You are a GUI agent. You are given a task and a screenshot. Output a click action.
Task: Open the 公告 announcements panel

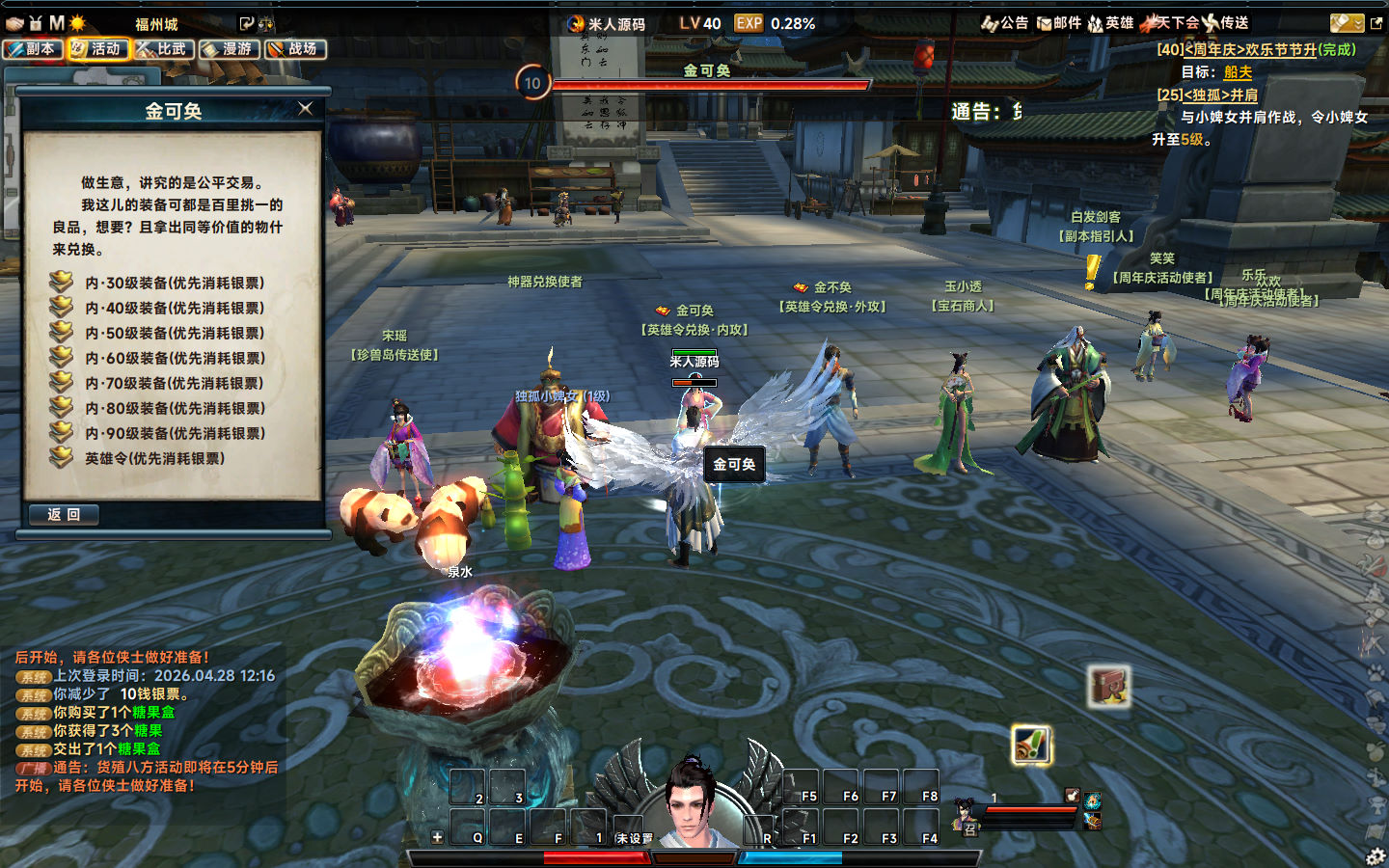tap(1005, 23)
